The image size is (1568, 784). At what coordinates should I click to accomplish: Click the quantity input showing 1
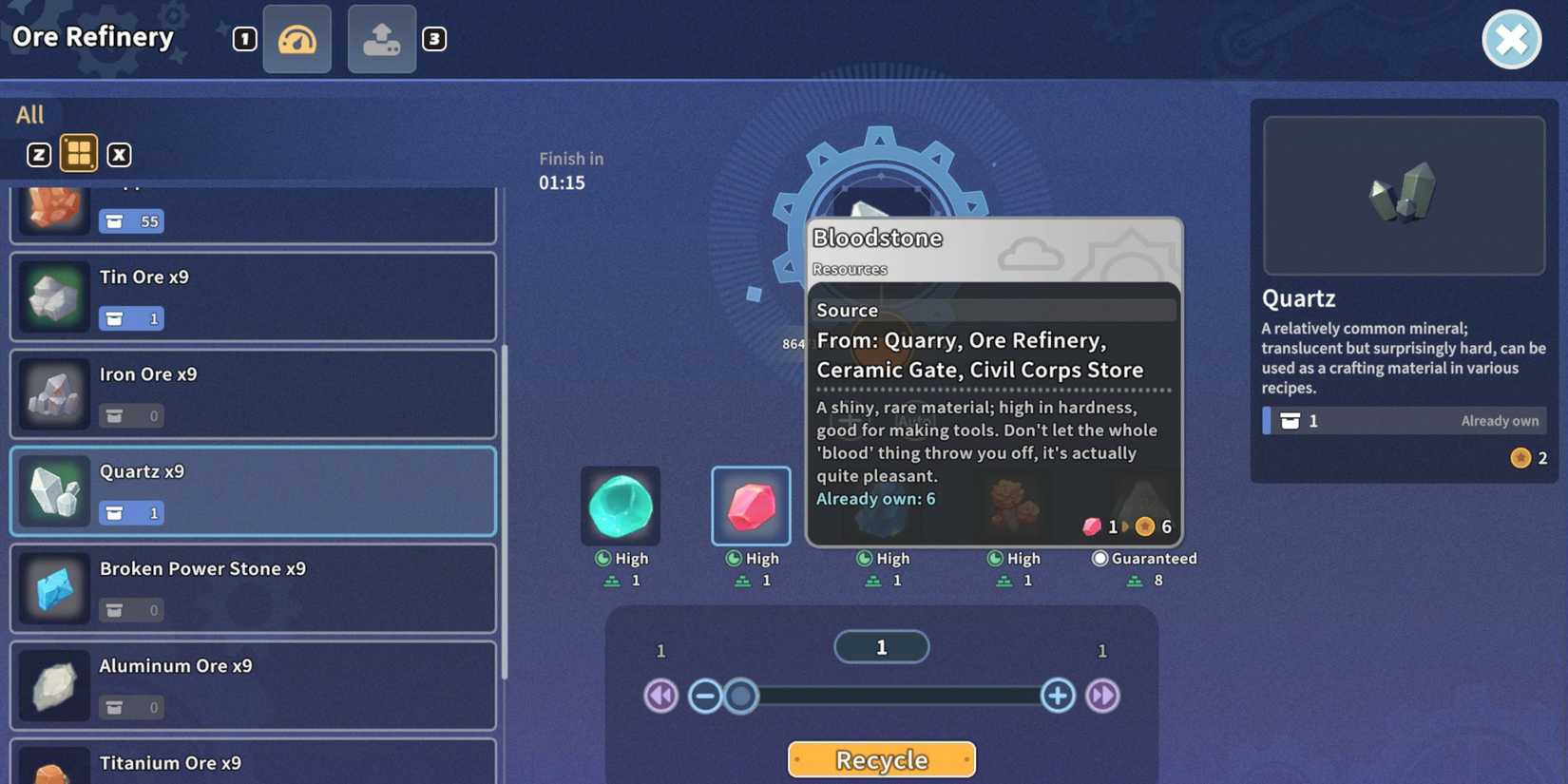point(881,646)
